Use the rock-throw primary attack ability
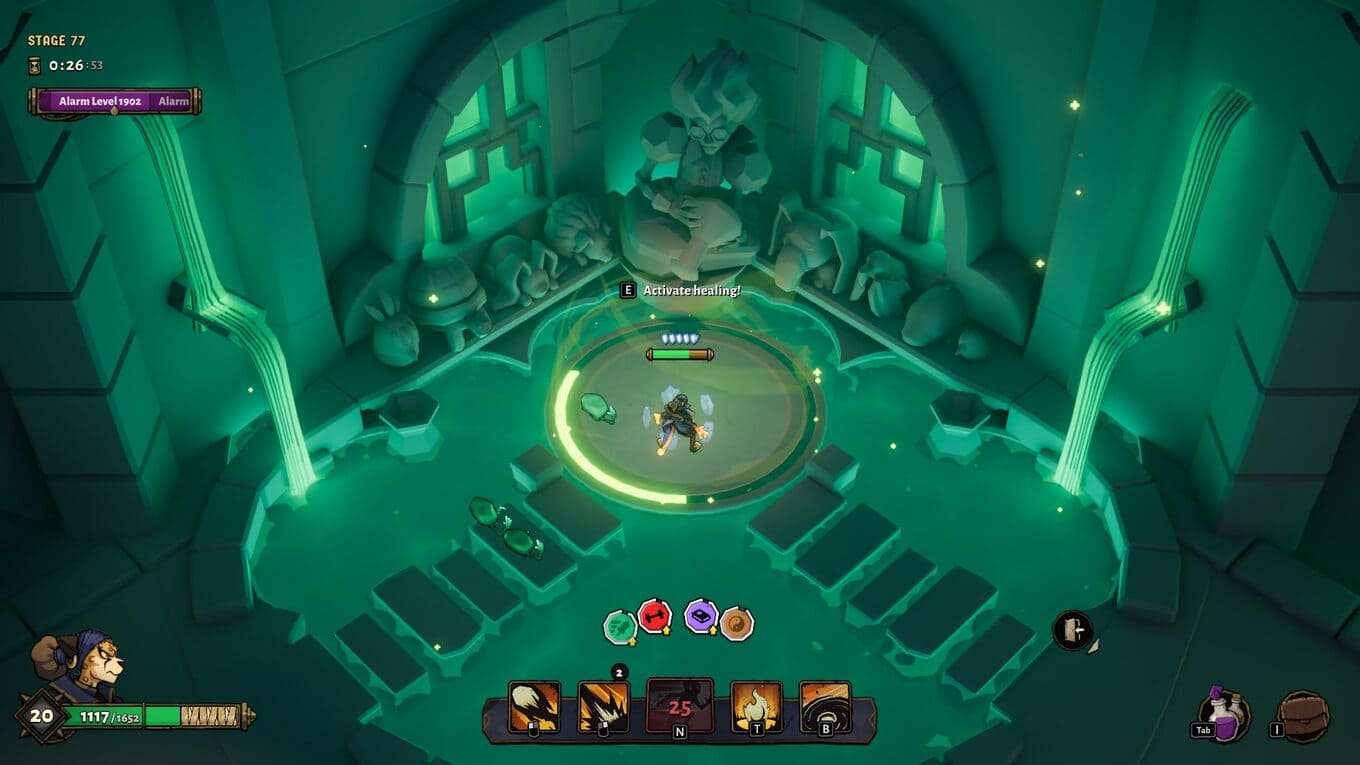1360x765 pixels. (x=534, y=706)
